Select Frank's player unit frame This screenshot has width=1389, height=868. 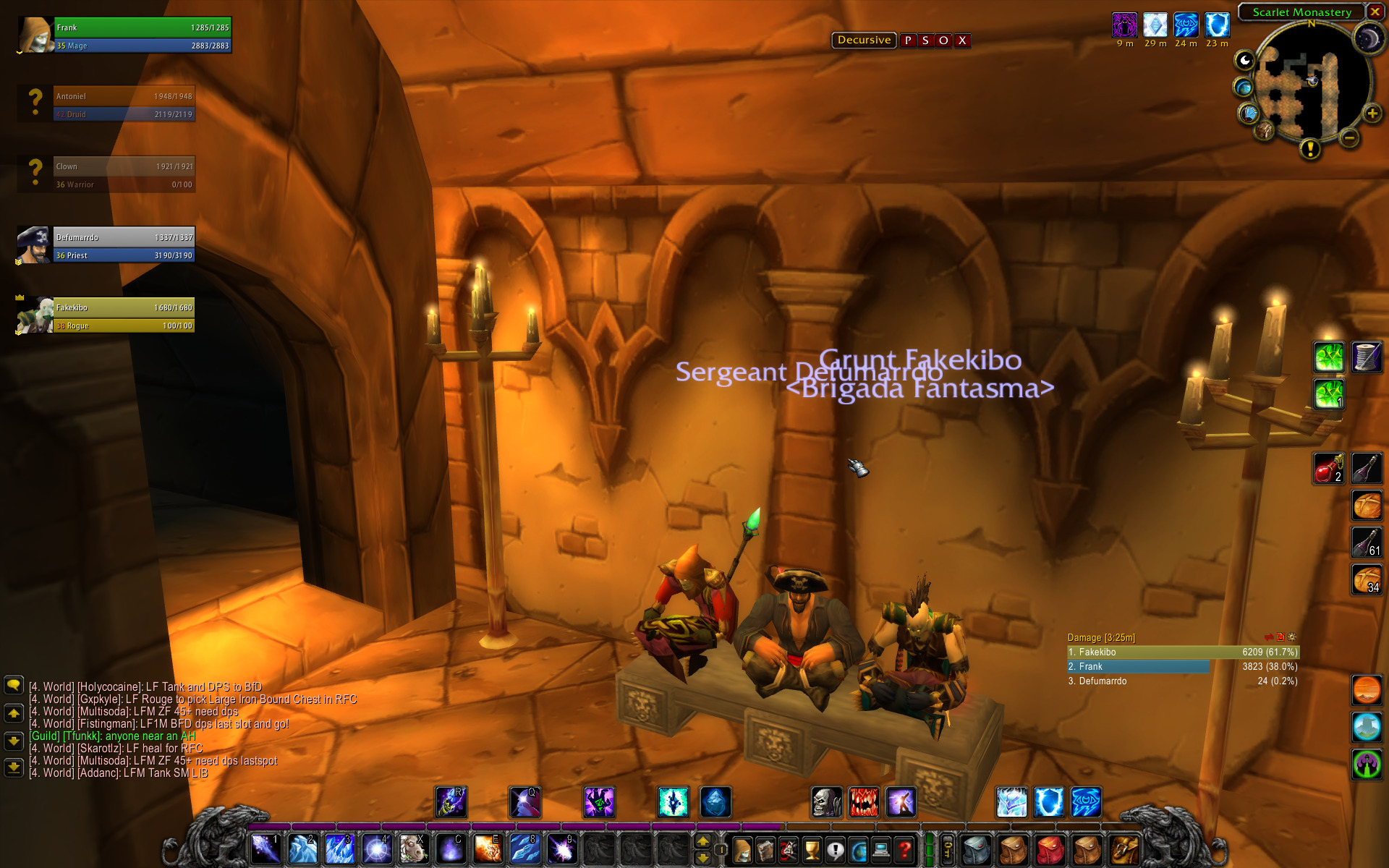coord(142,36)
